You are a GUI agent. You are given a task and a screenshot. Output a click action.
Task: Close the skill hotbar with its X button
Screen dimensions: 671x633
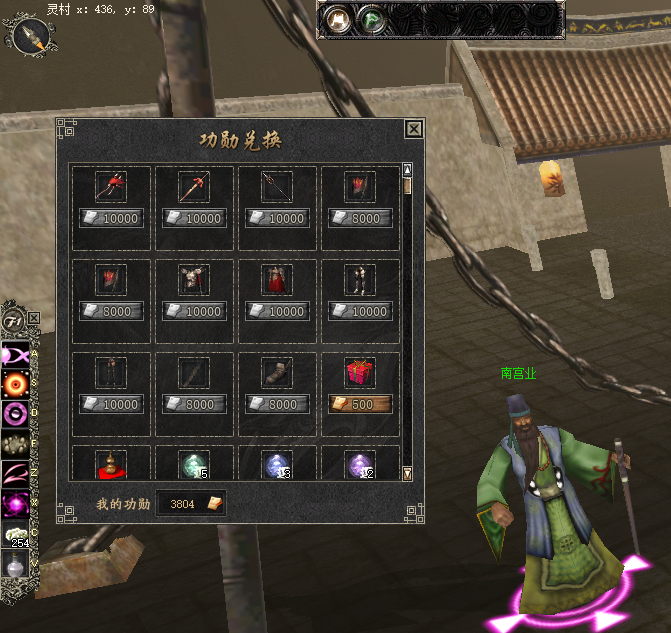tap(34, 318)
